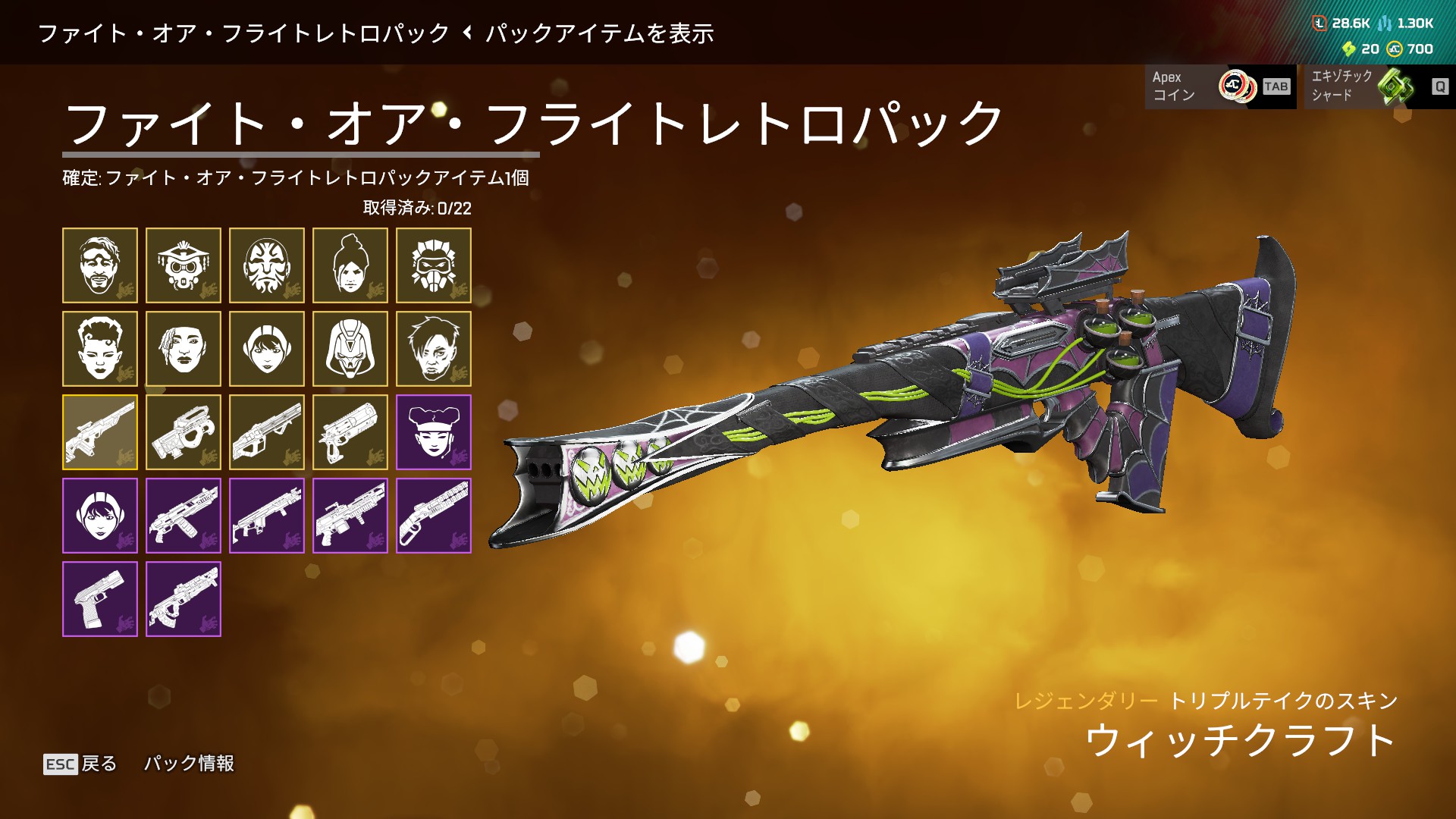Pick the purple pistol skin tile
The image size is (1456, 819).
pos(100,599)
